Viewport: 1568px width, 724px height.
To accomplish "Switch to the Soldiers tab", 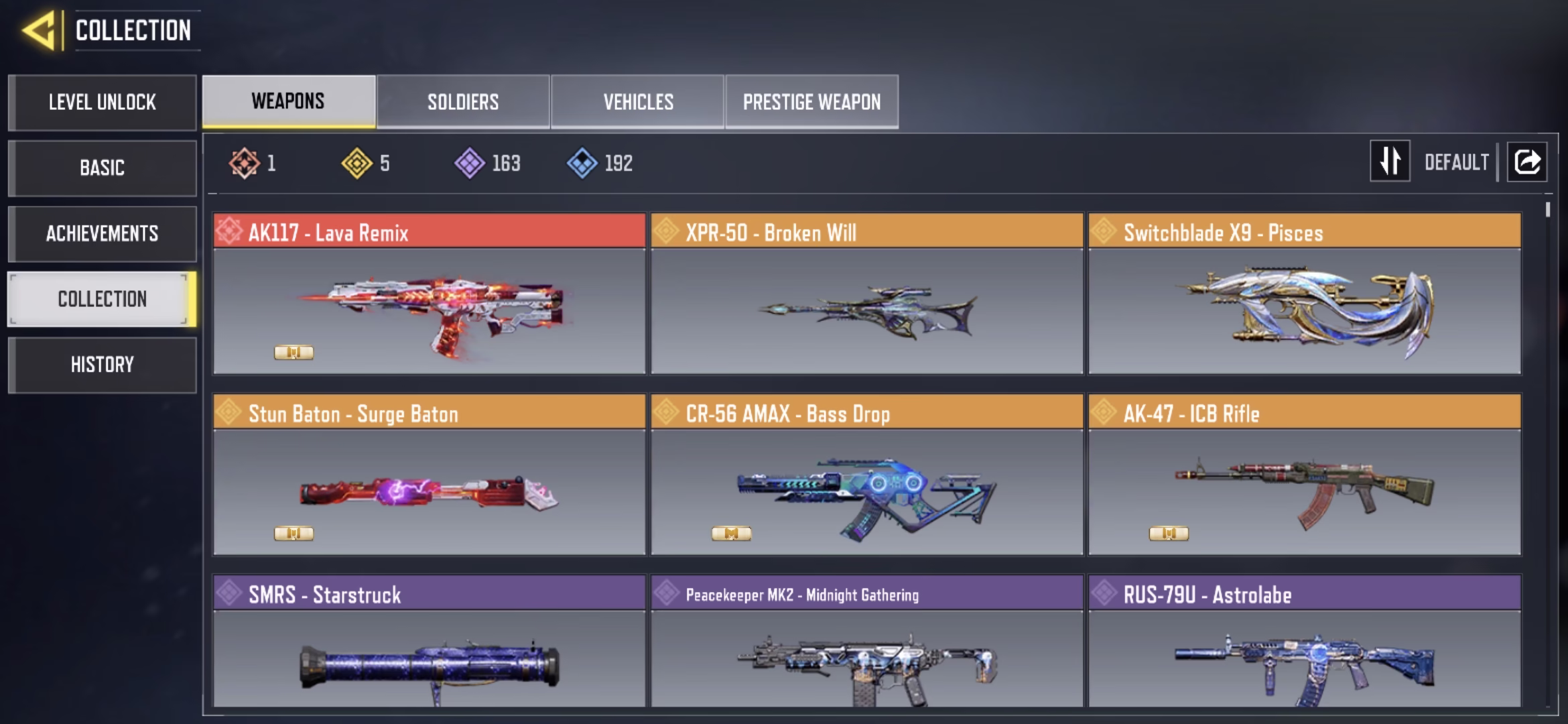I will (463, 102).
